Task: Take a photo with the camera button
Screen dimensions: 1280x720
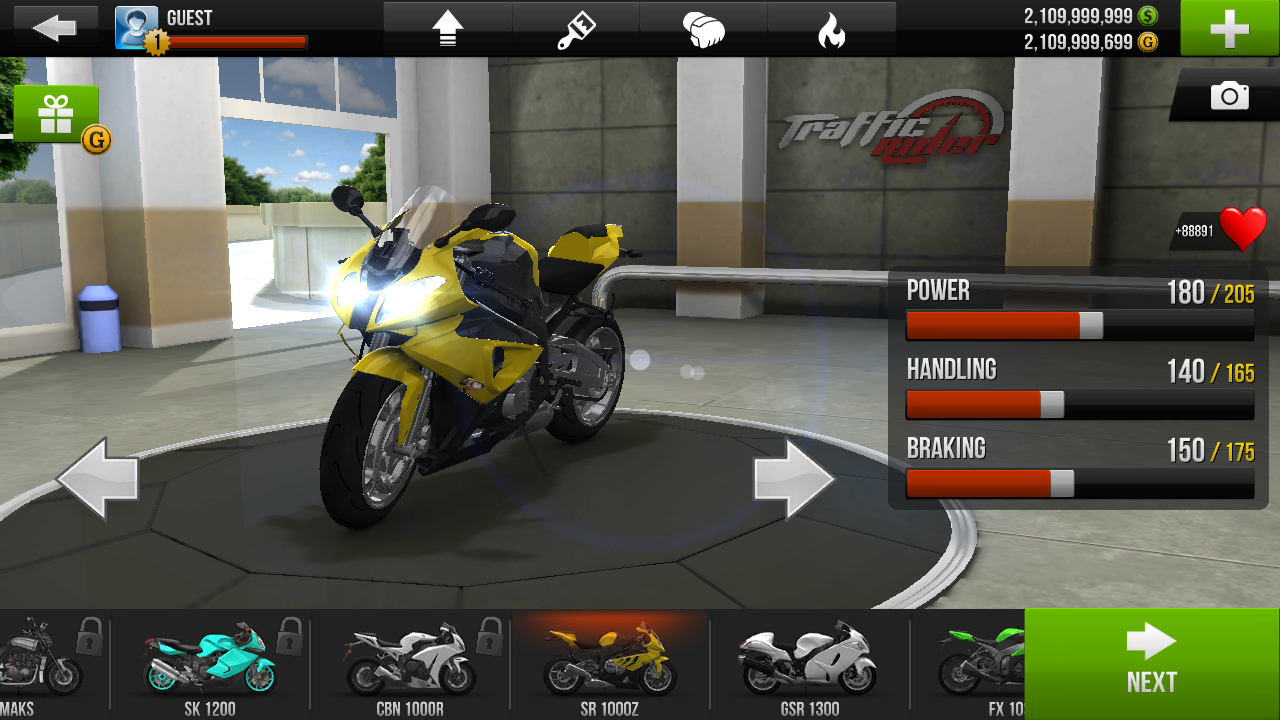Action: coord(1229,96)
